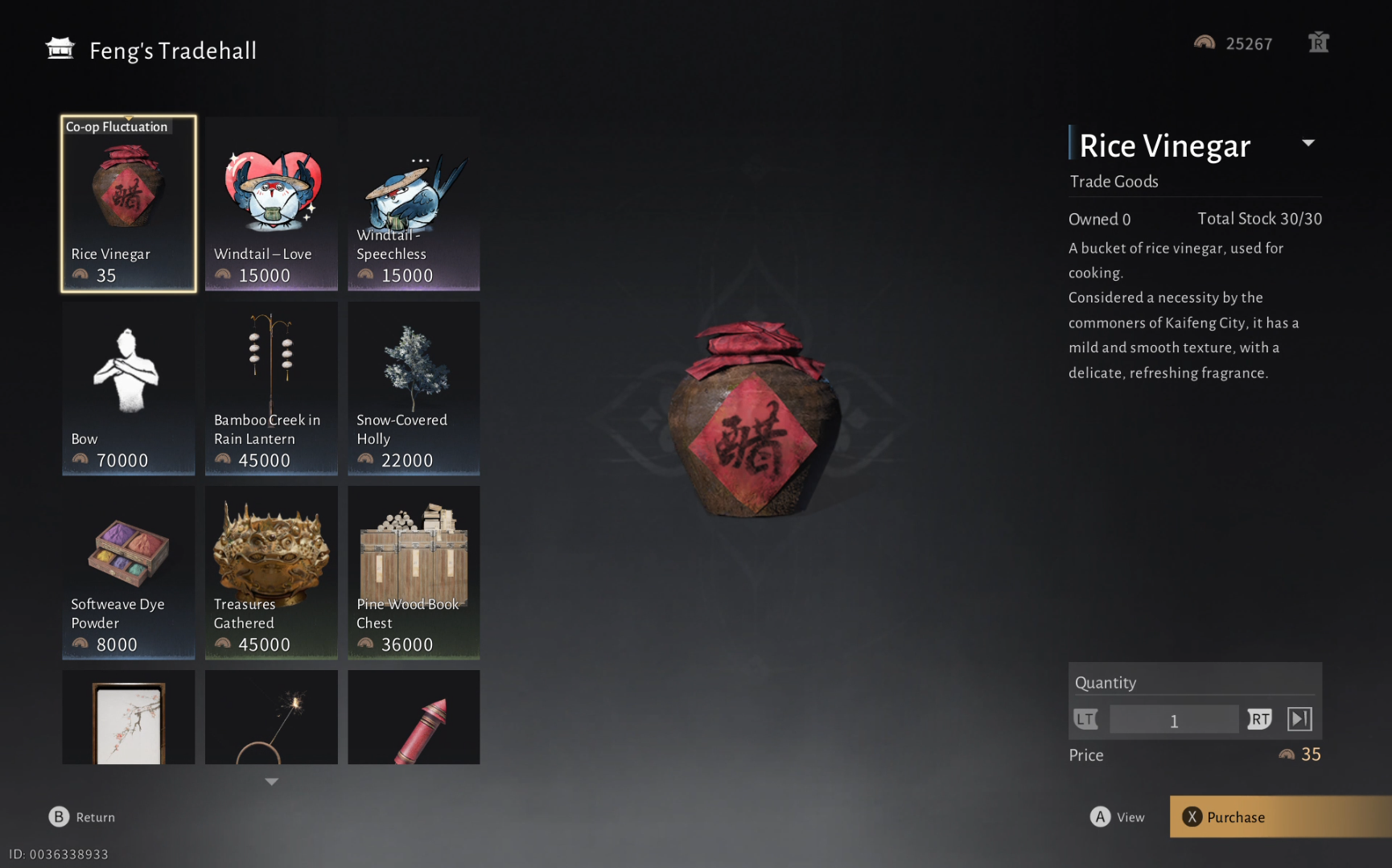The width and height of the screenshot is (1392, 868).
Task: Select the Softweave Dye Powder tile
Action: pyautogui.click(x=129, y=572)
